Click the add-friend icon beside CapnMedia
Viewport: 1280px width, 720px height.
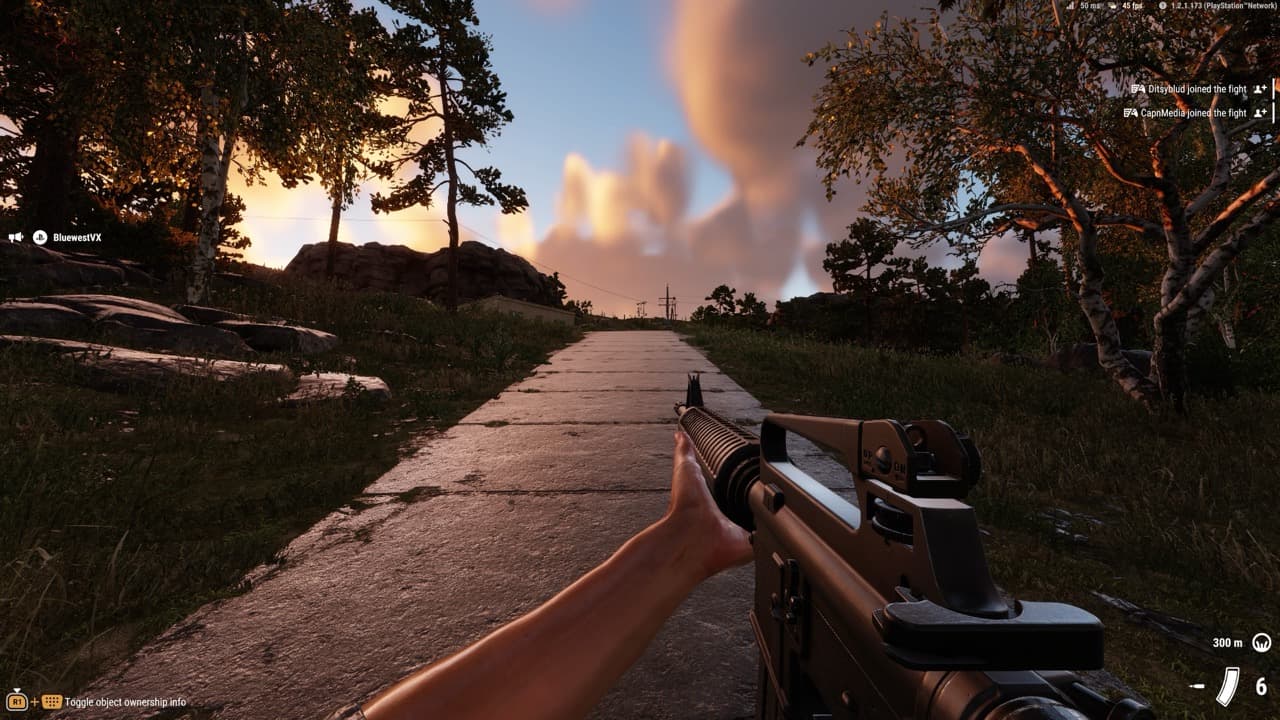[x=1260, y=113]
